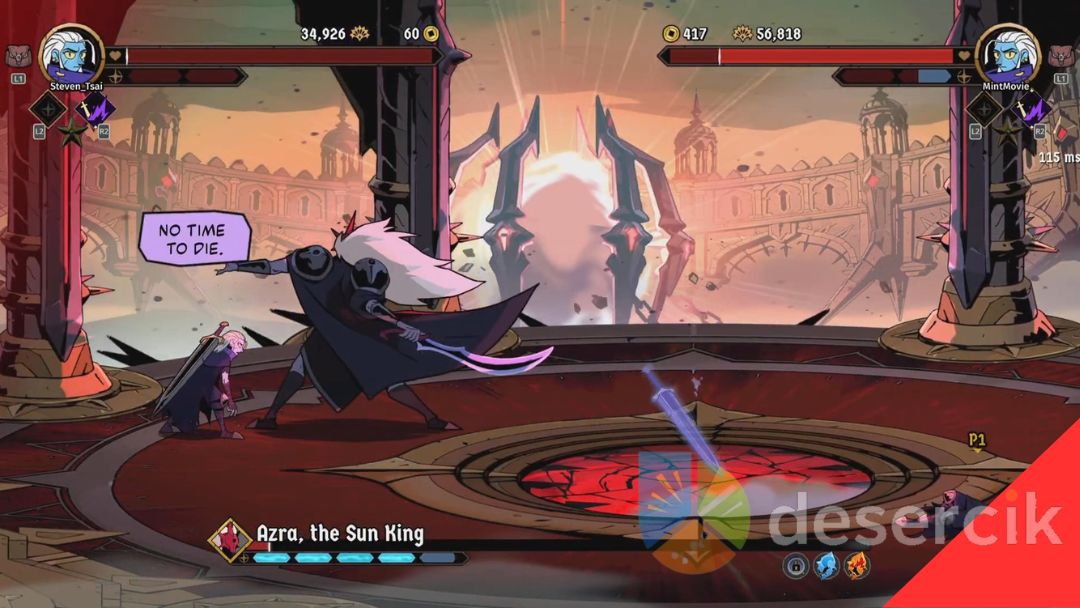Select MintMovie's player portrait
1080x608 pixels.
(x=1008, y=54)
